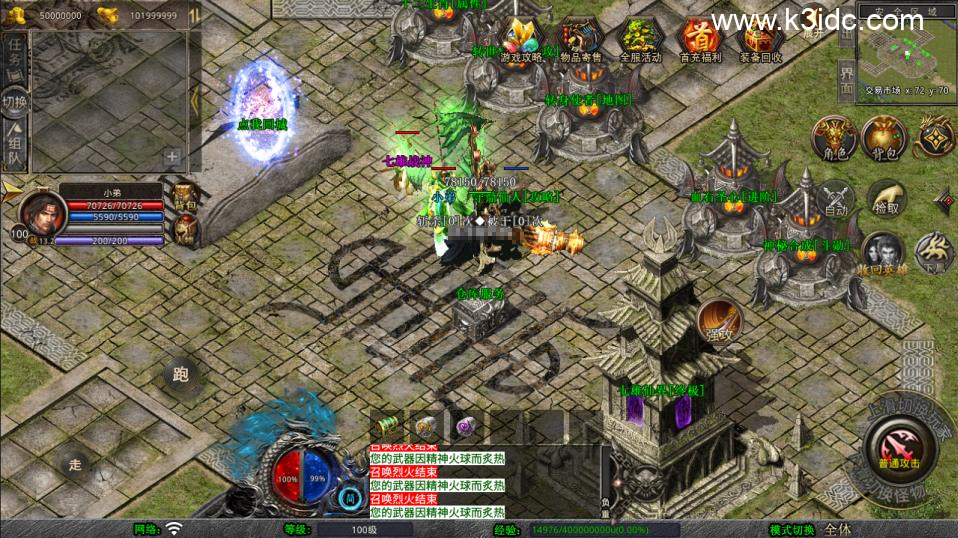Switch movement to 跑 run mode
The image size is (958, 538).
coord(181,375)
